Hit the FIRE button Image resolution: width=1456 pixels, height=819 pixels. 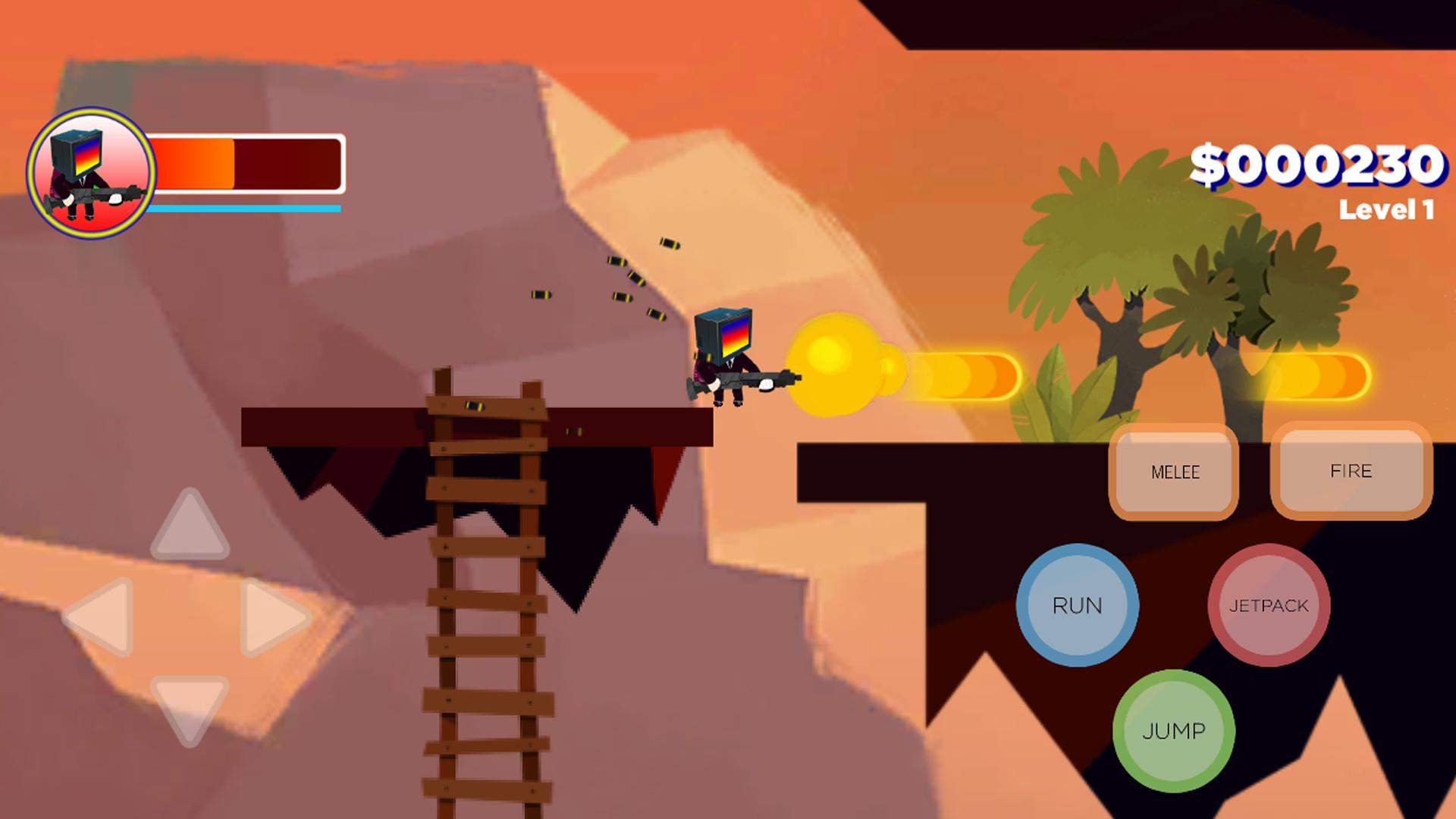click(x=1351, y=471)
